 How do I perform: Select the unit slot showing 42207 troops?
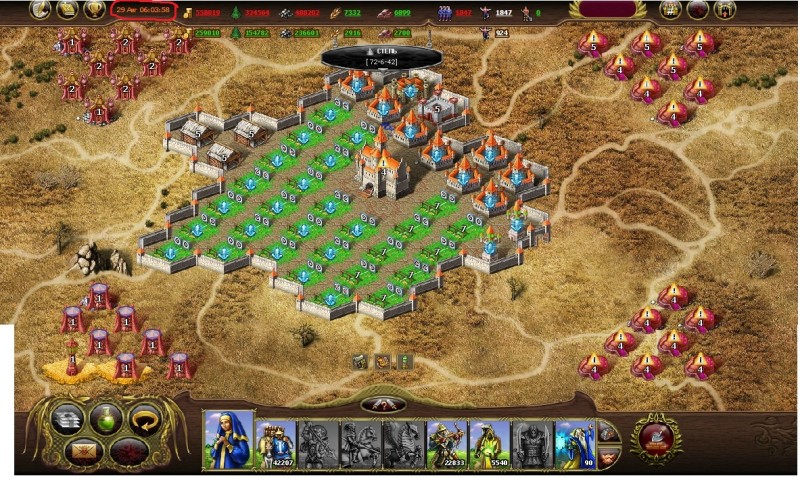click(x=274, y=440)
